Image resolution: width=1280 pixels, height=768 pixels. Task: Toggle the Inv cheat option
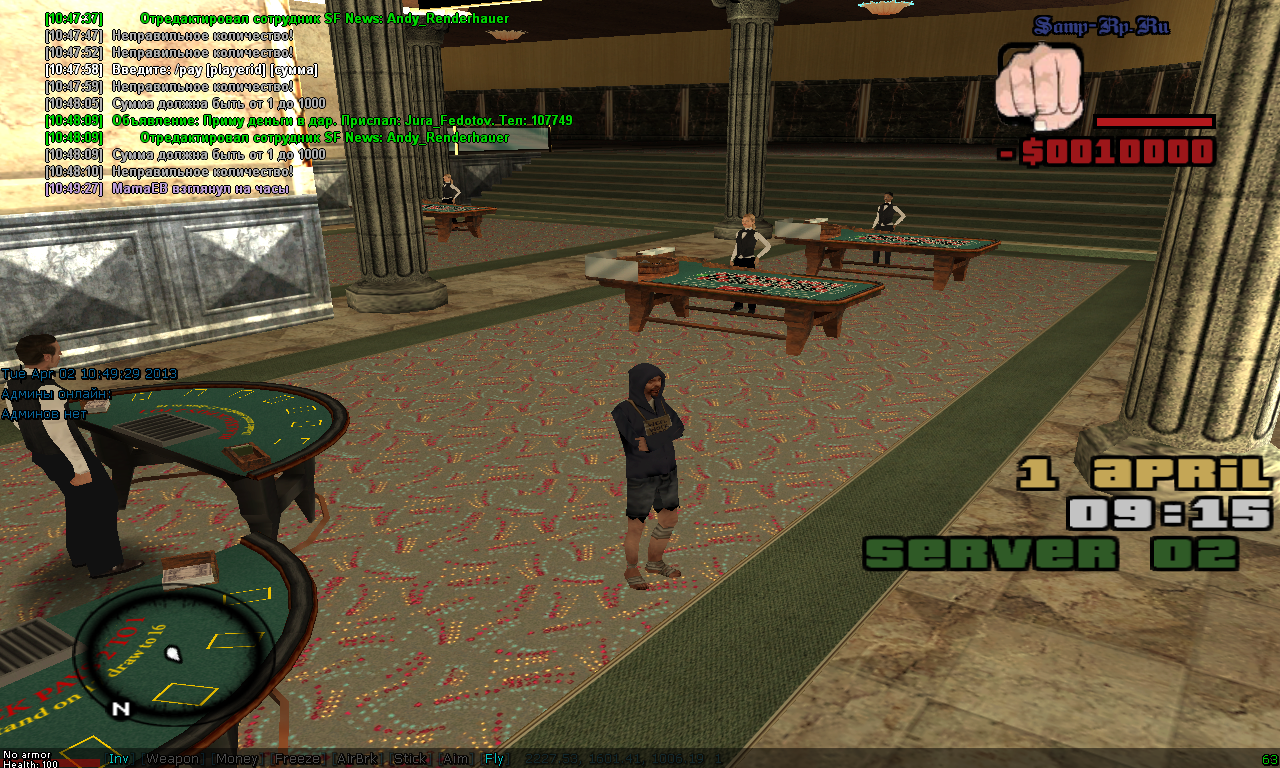click(119, 759)
